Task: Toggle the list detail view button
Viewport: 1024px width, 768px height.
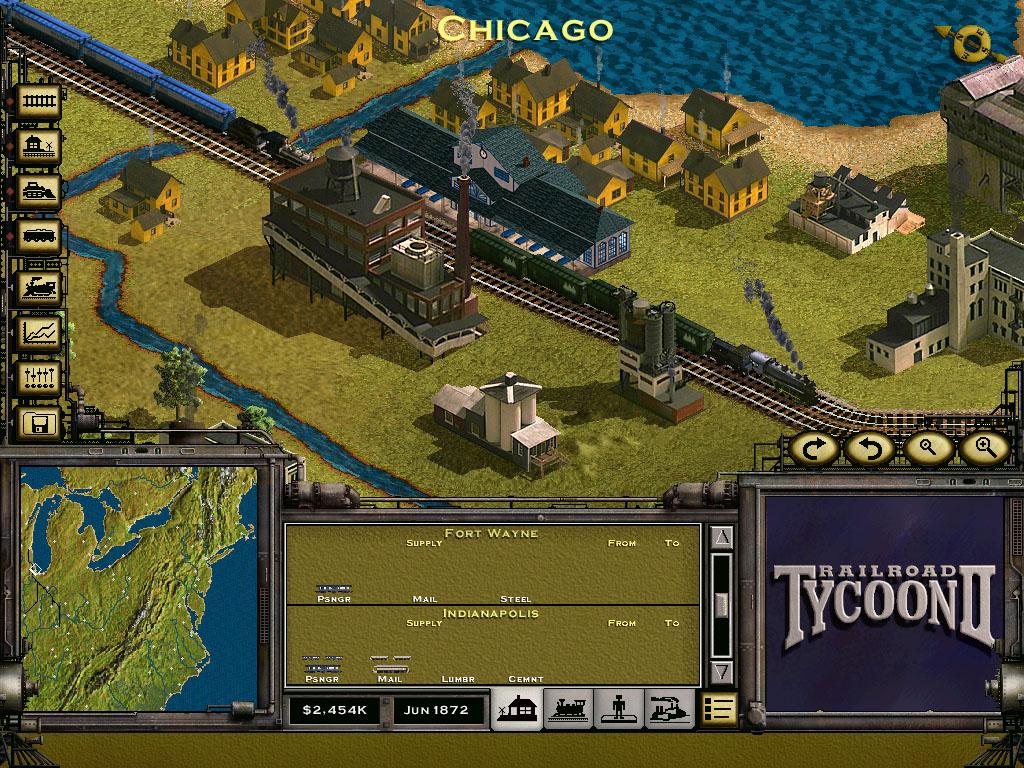Action: [719, 709]
